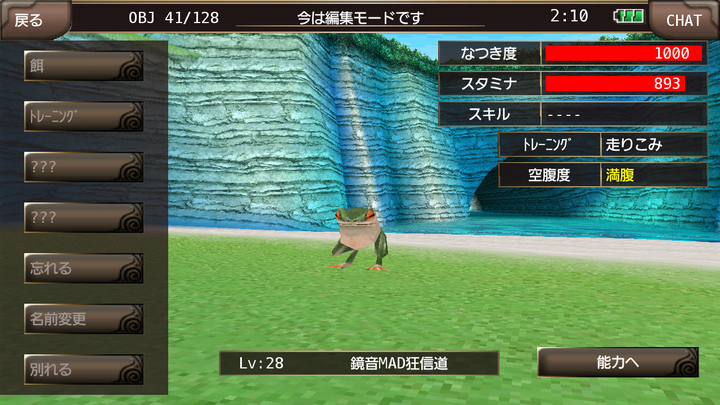The width and height of the screenshot is (720, 405).
Task: Open the 能力へ abilities screen
Action: (617, 362)
